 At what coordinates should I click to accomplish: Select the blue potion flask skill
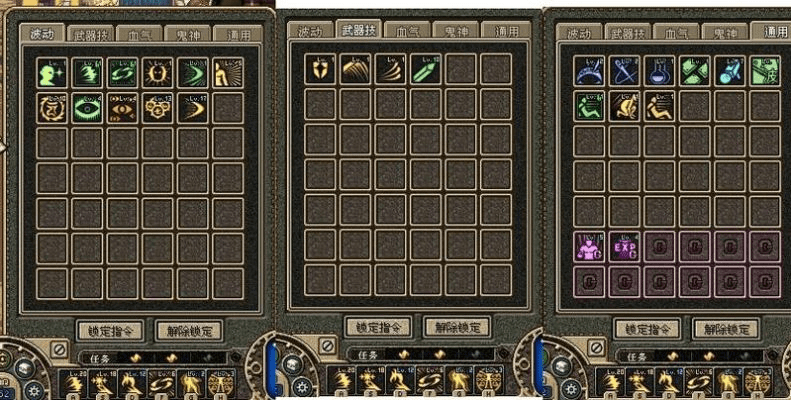[x=660, y=70]
